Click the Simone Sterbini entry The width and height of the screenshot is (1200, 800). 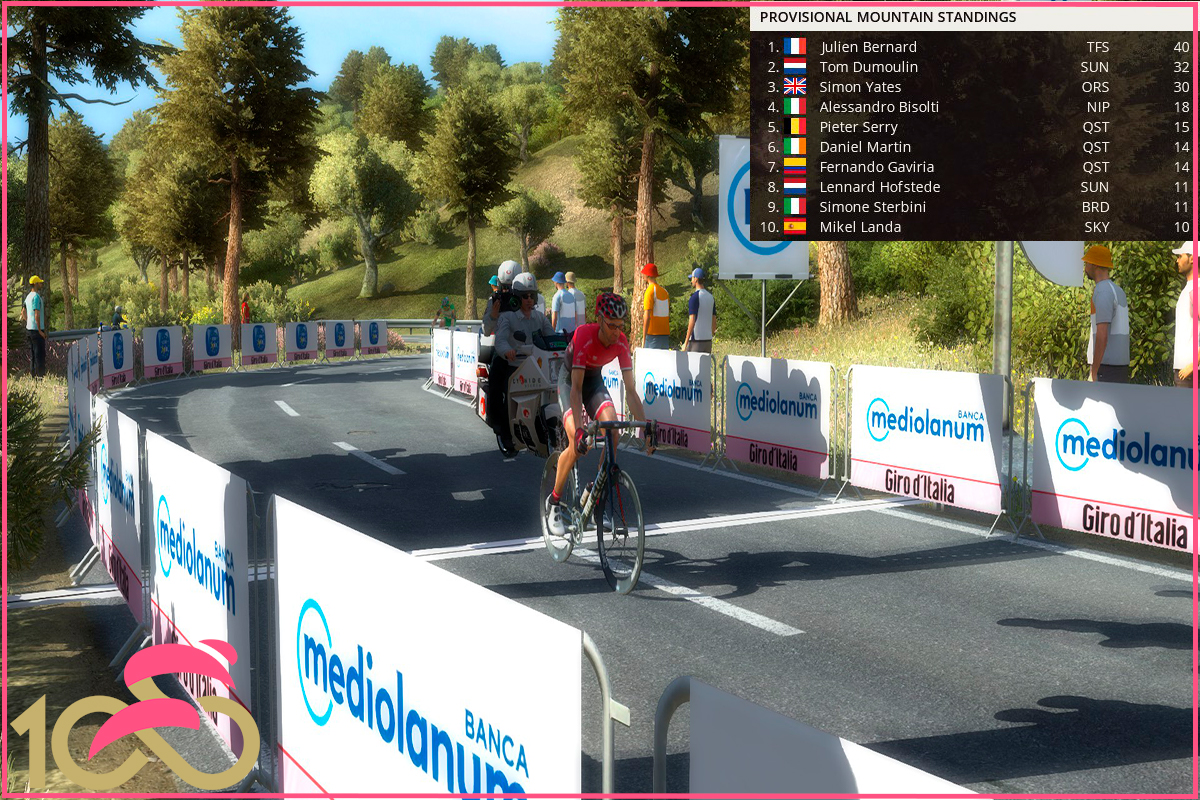(x=872, y=207)
